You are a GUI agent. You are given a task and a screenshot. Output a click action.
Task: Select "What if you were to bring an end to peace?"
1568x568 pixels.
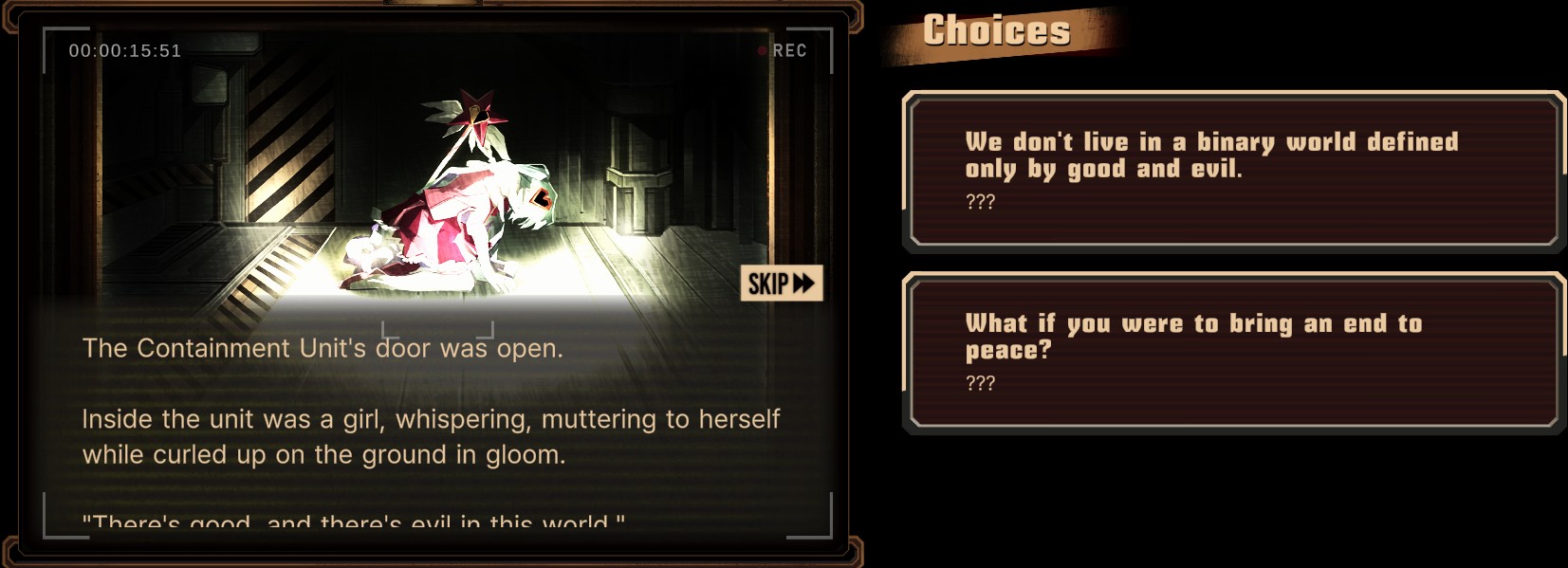1233,353
